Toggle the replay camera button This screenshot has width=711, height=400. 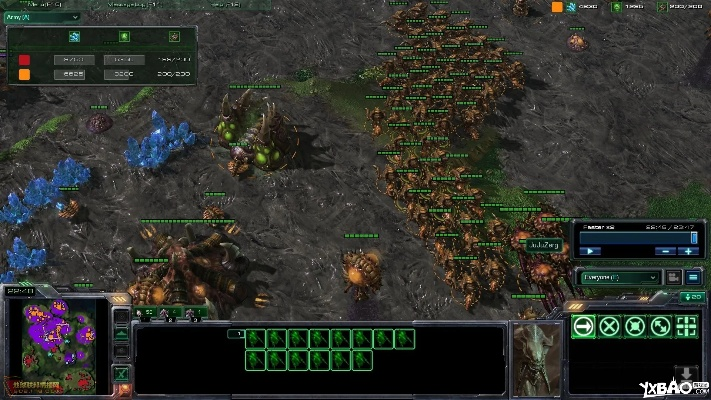(x=673, y=276)
